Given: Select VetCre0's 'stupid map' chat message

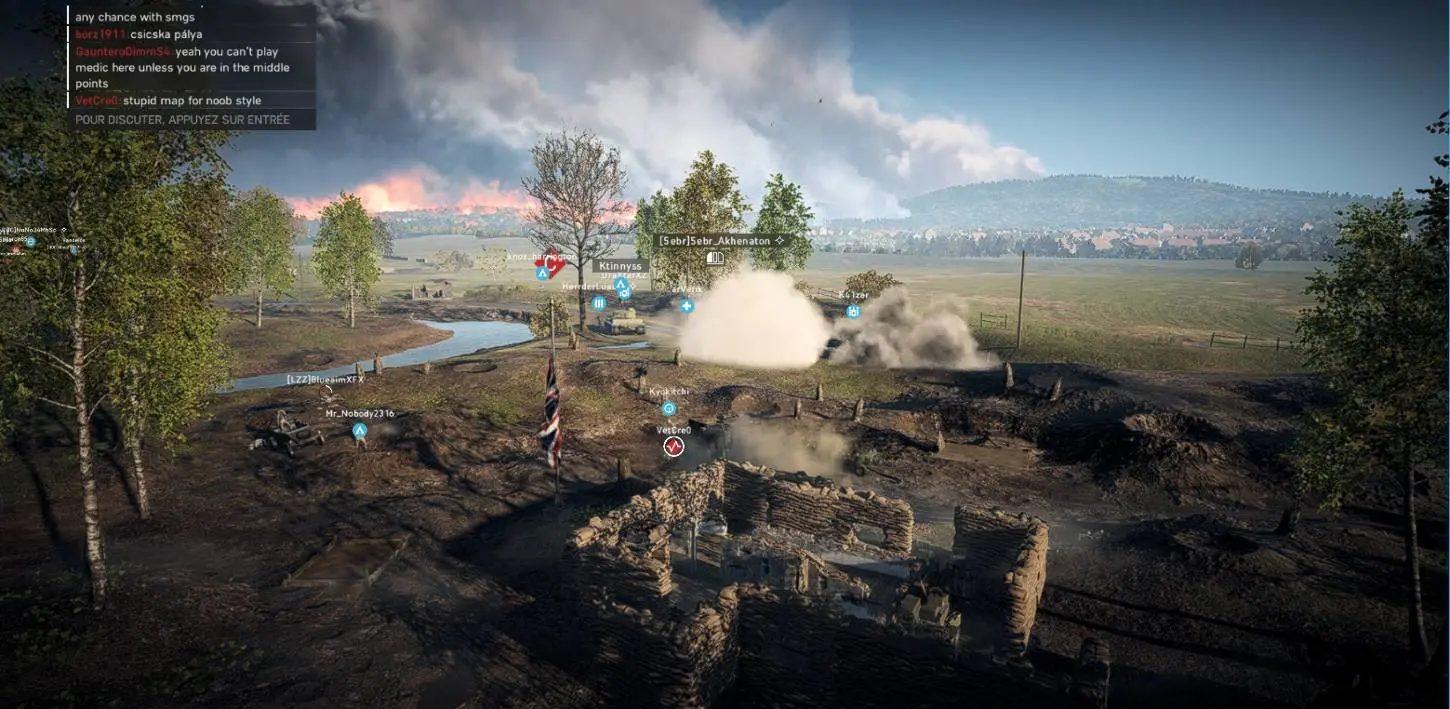Looking at the screenshot, I should tap(168, 101).
